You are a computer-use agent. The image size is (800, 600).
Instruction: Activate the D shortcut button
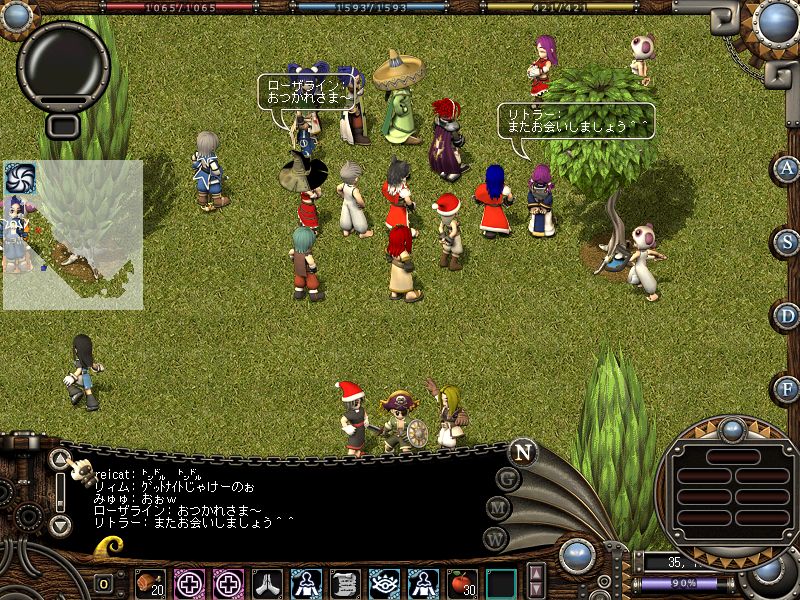(788, 316)
